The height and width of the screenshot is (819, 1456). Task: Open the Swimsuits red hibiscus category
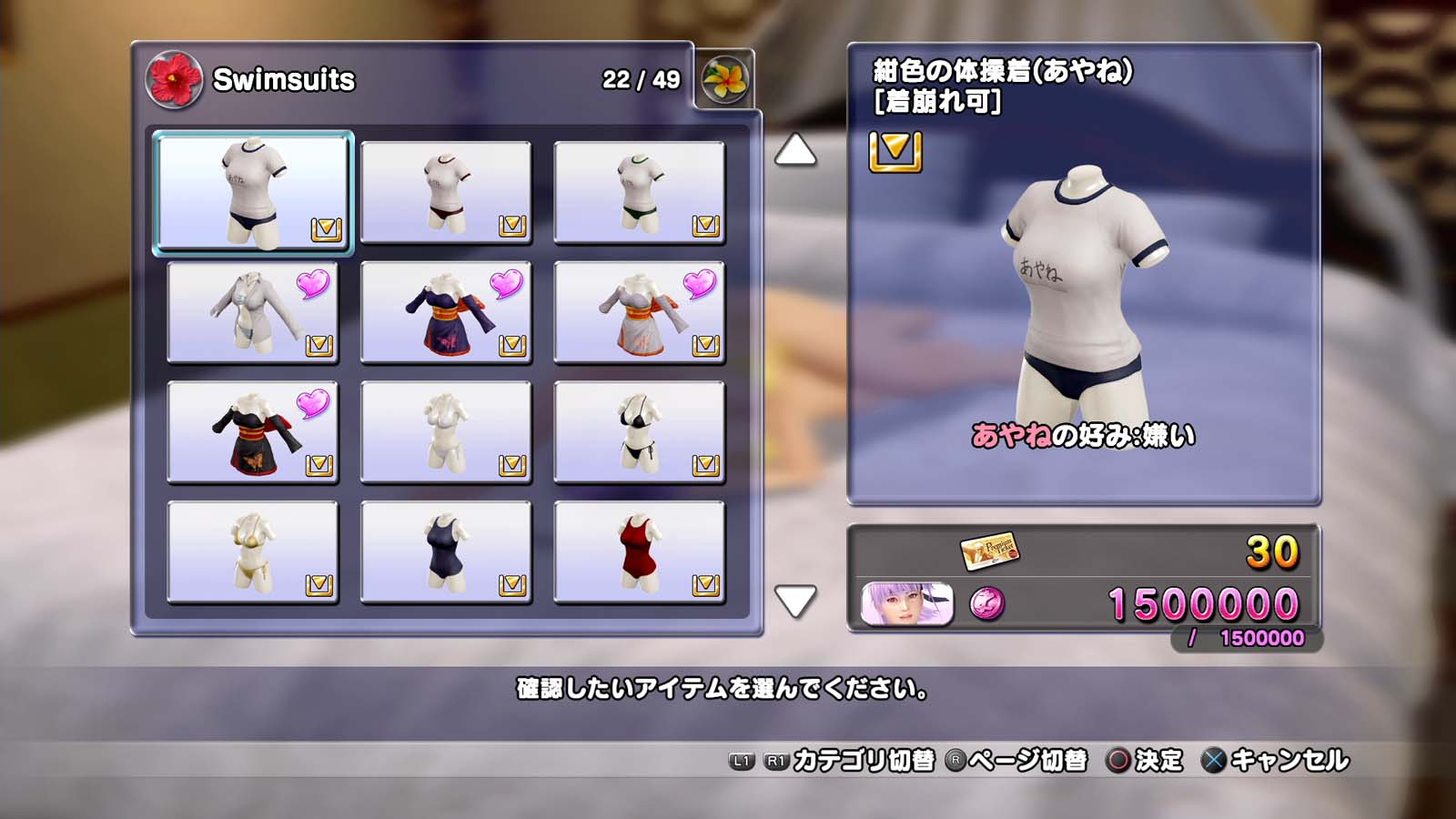pyautogui.click(x=174, y=80)
